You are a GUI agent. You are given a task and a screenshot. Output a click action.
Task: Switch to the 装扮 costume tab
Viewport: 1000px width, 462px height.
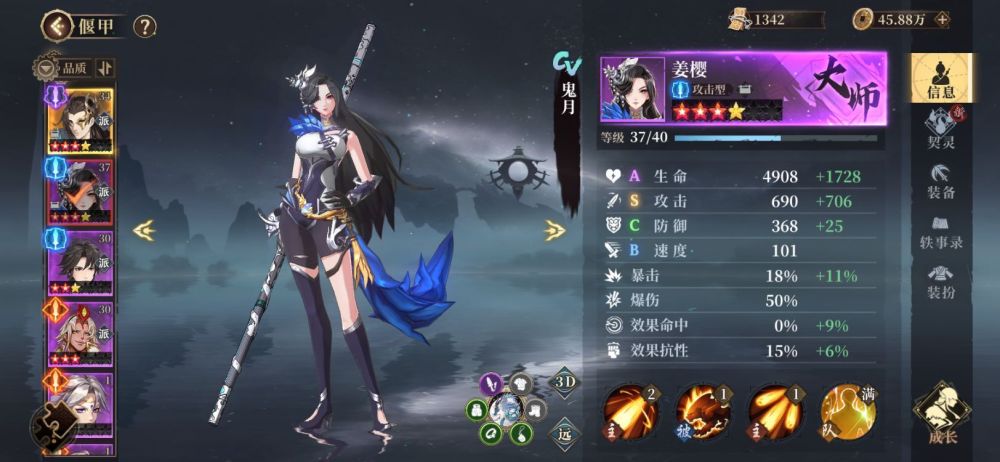[940, 281]
